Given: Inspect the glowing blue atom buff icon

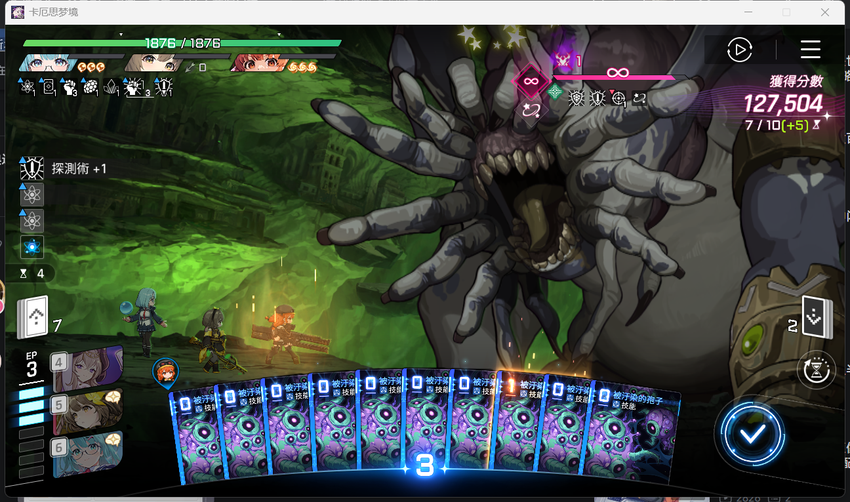Looking at the screenshot, I should [x=31, y=246].
